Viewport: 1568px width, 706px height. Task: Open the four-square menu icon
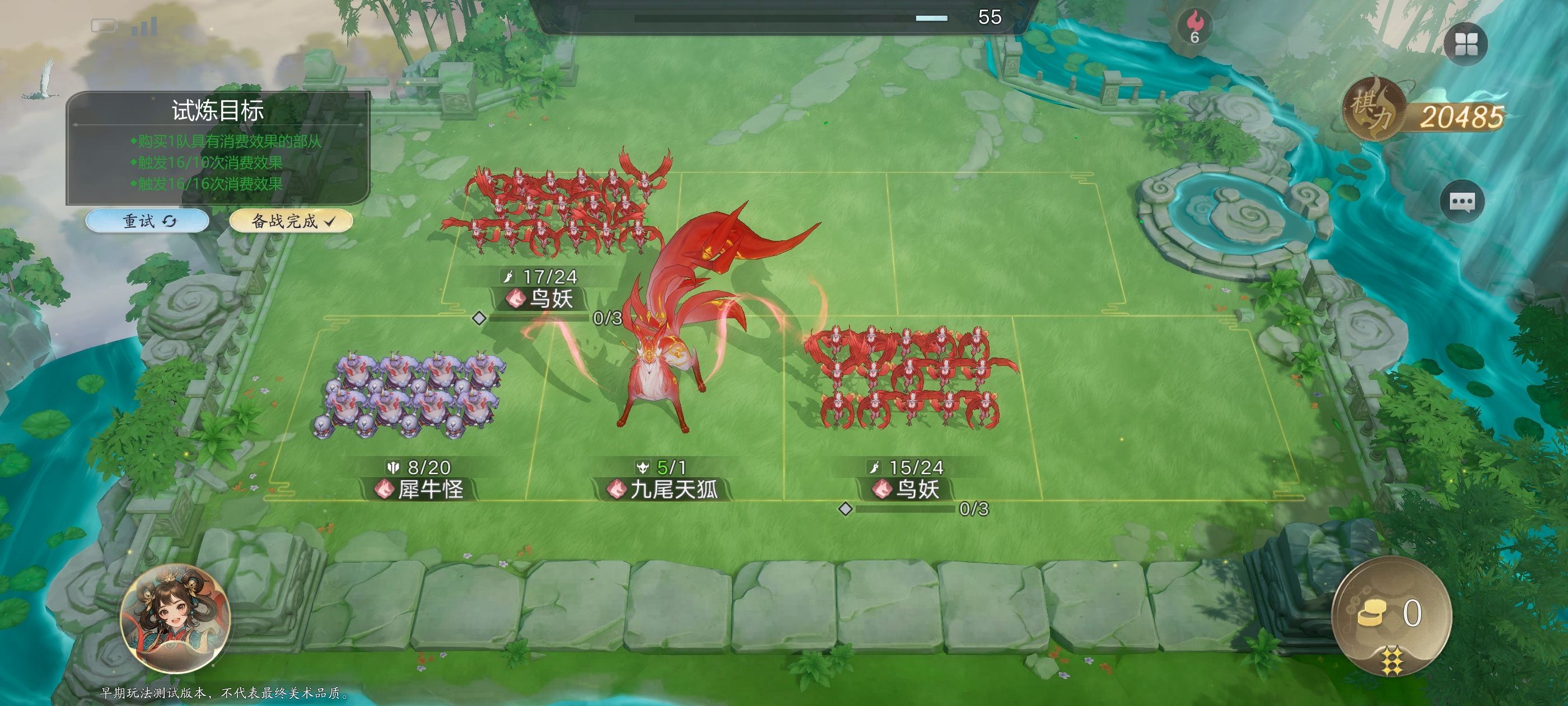[x=1466, y=44]
